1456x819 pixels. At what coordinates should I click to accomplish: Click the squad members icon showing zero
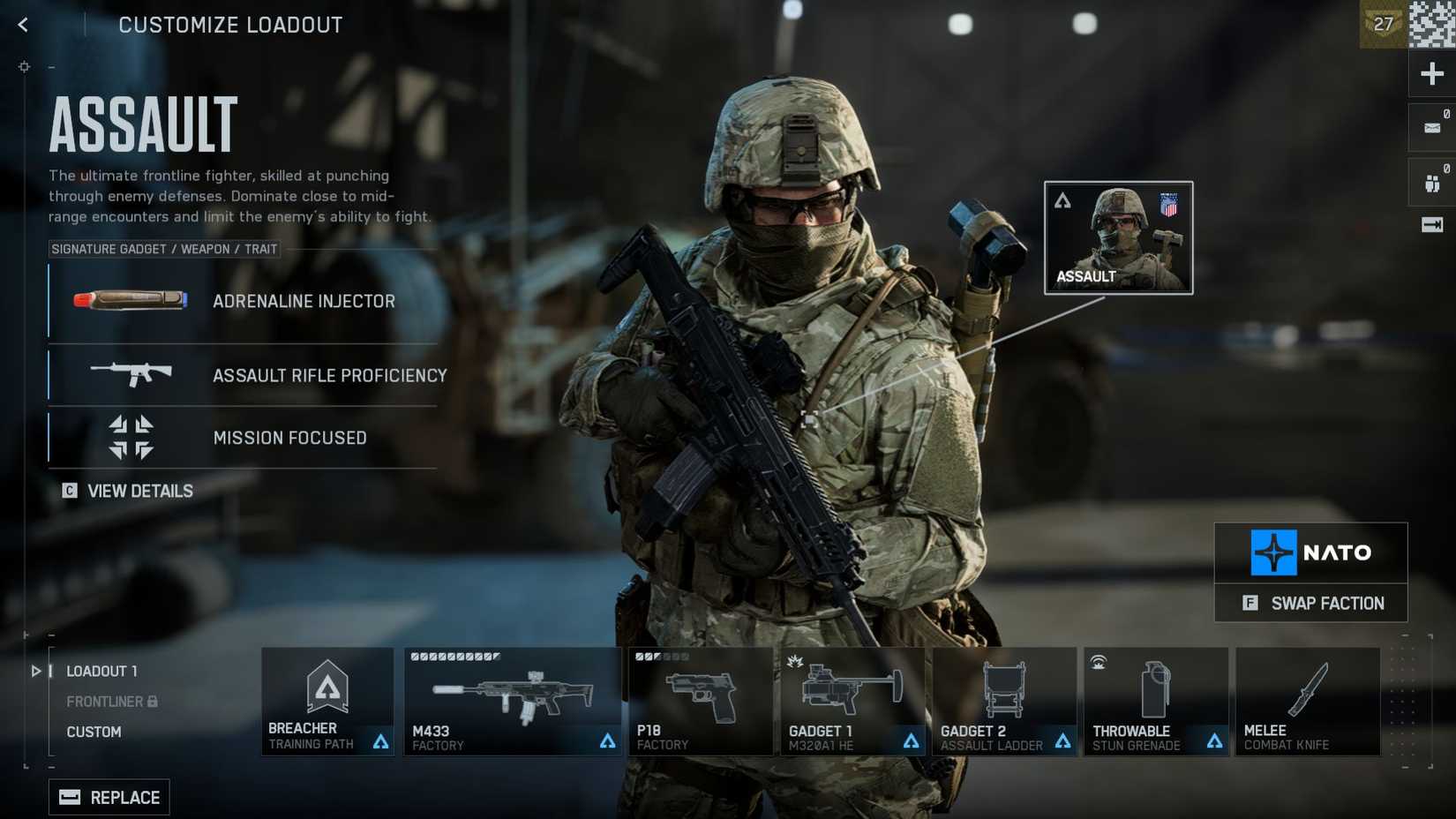click(1430, 179)
